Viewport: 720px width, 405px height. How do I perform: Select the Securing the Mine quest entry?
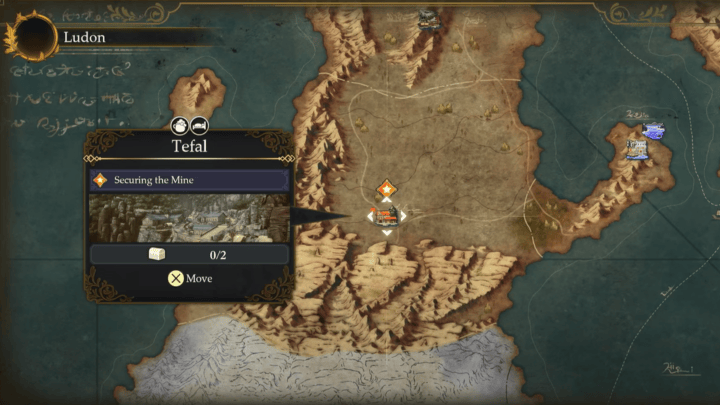[189, 181]
